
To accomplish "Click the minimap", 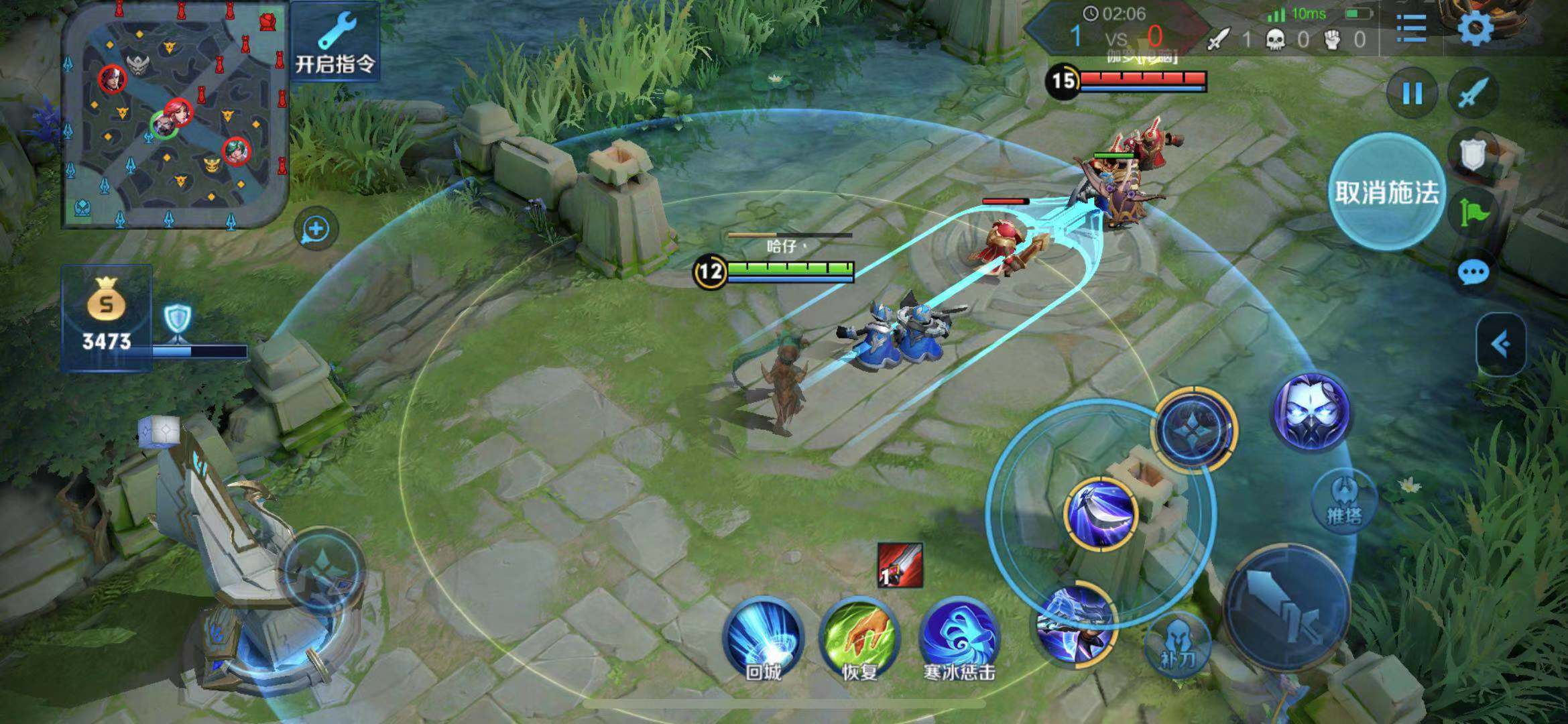I will (x=176, y=114).
